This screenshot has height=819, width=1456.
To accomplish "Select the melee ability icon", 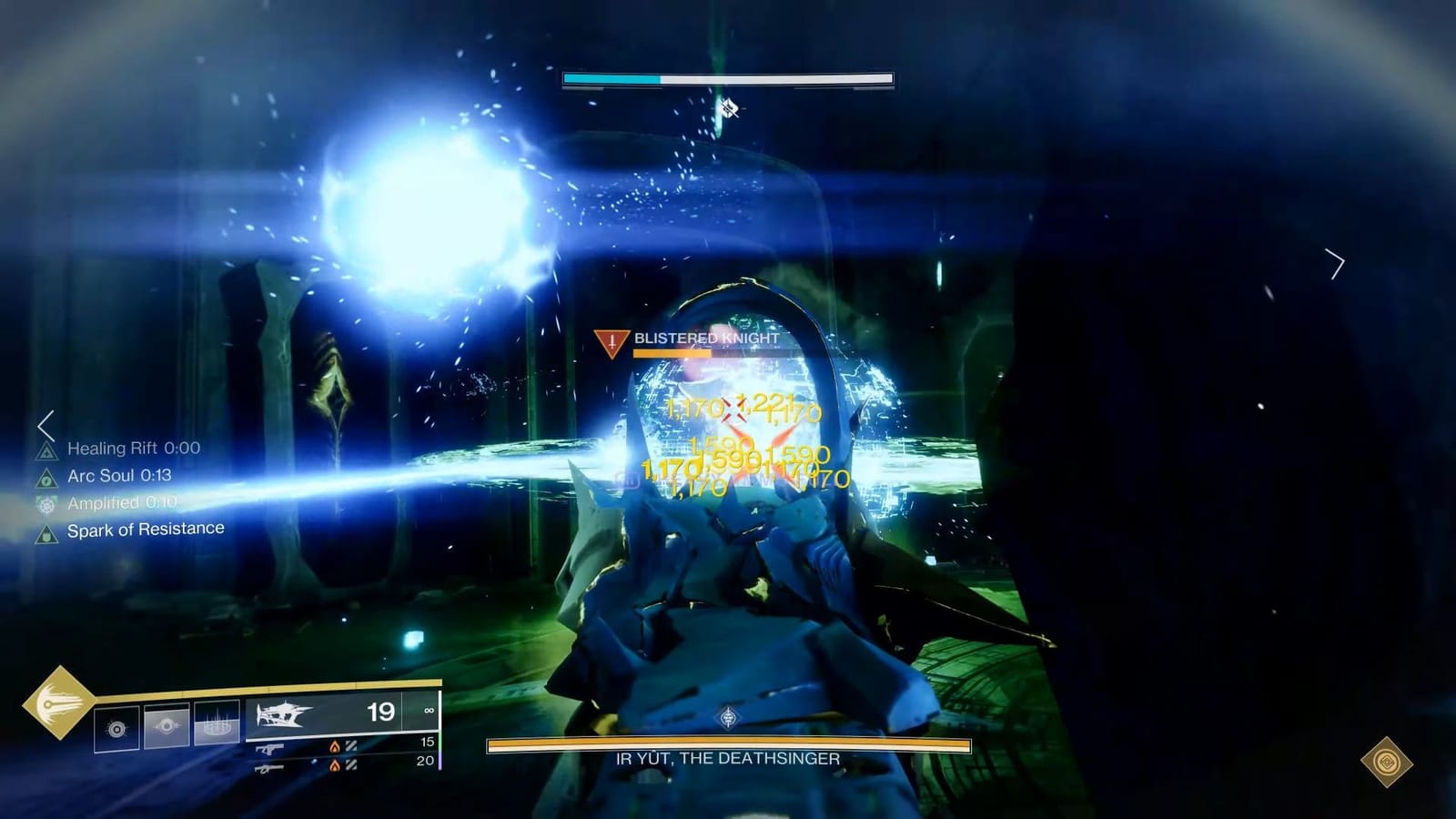I will click(167, 725).
